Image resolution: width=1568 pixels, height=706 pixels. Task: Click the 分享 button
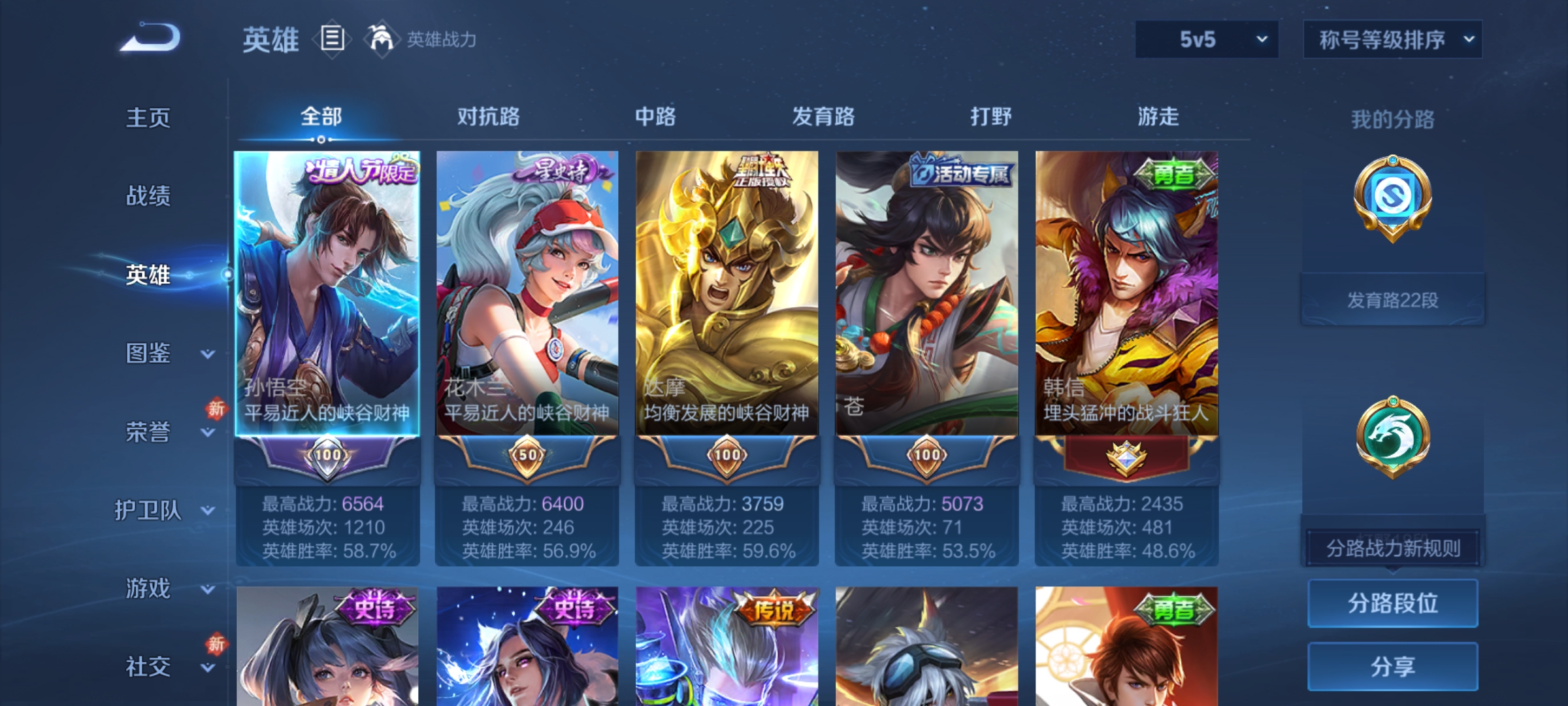[x=1392, y=667]
